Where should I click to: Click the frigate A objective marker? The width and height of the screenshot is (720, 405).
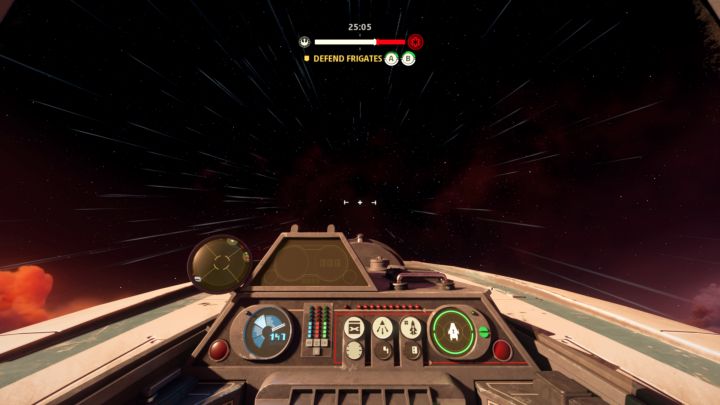pyautogui.click(x=392, y=59)
